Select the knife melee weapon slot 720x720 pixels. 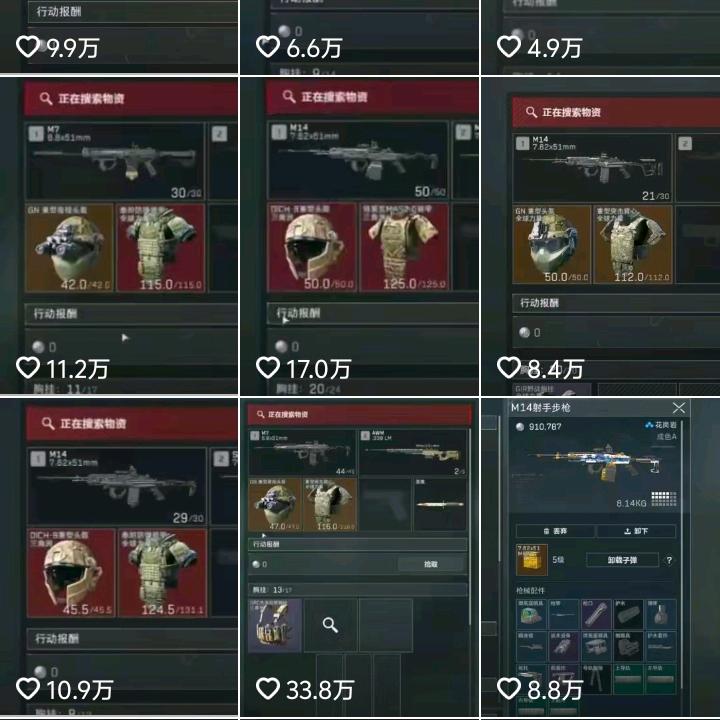439,504
